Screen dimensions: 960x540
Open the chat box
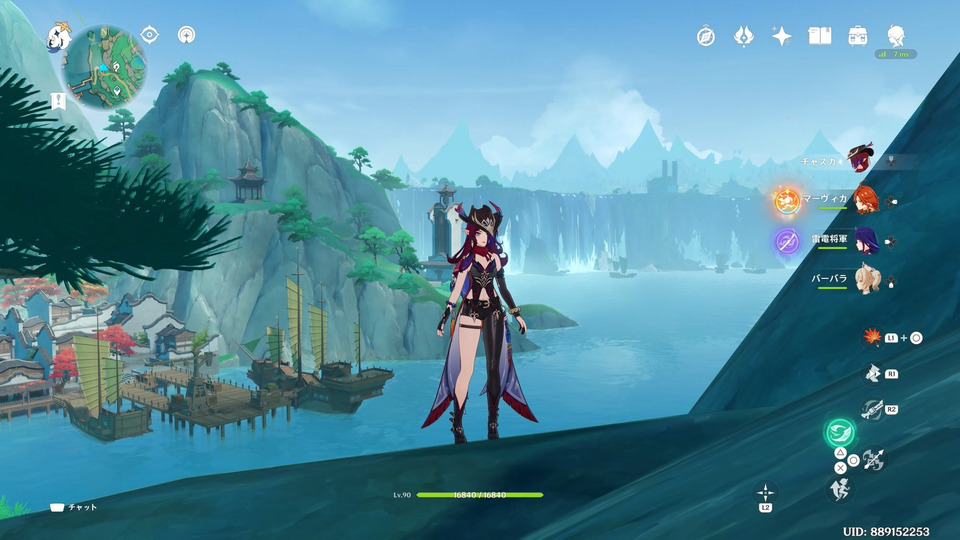[74, 507]
